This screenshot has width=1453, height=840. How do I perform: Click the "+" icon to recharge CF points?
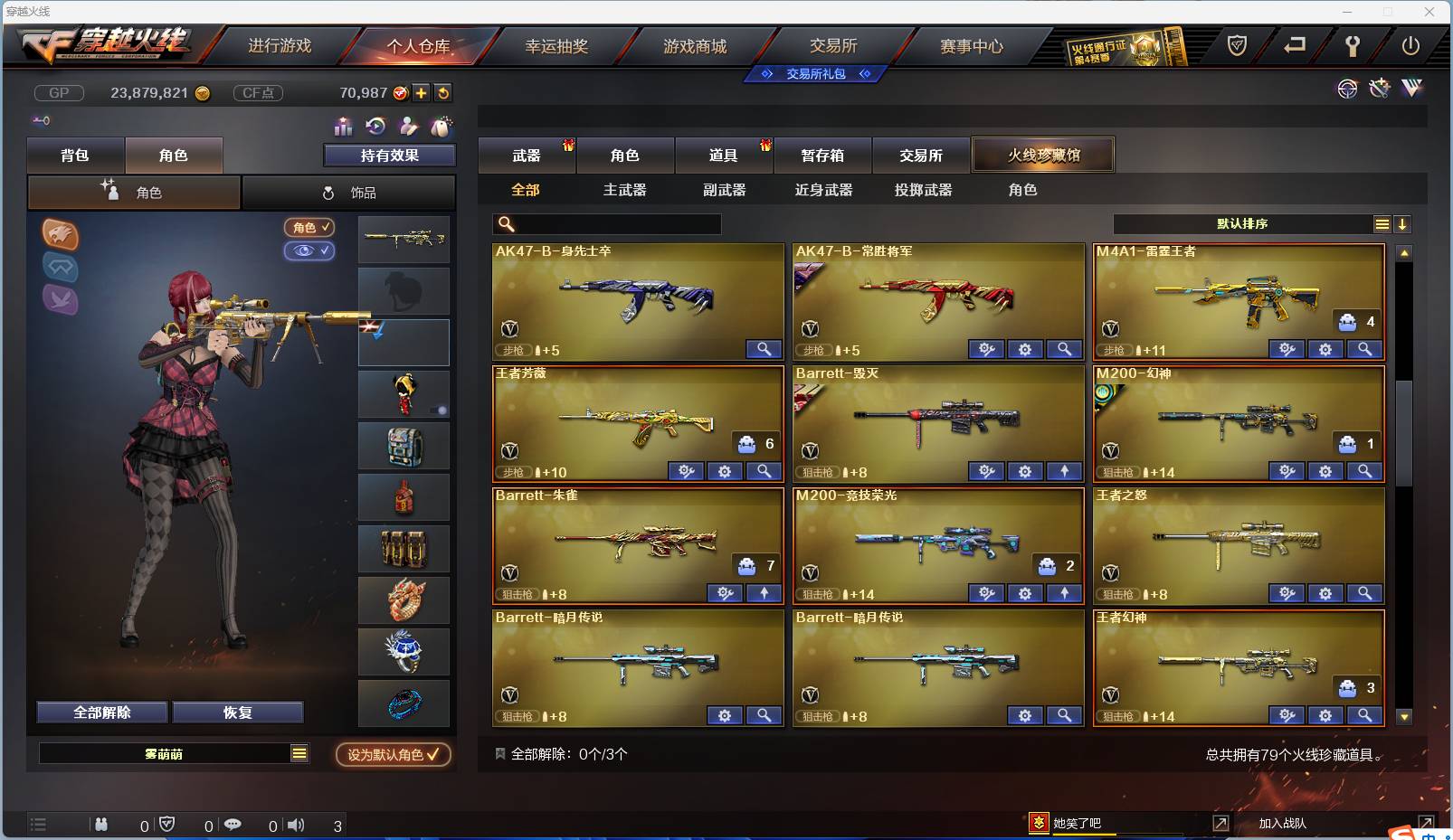pos(421,92)
